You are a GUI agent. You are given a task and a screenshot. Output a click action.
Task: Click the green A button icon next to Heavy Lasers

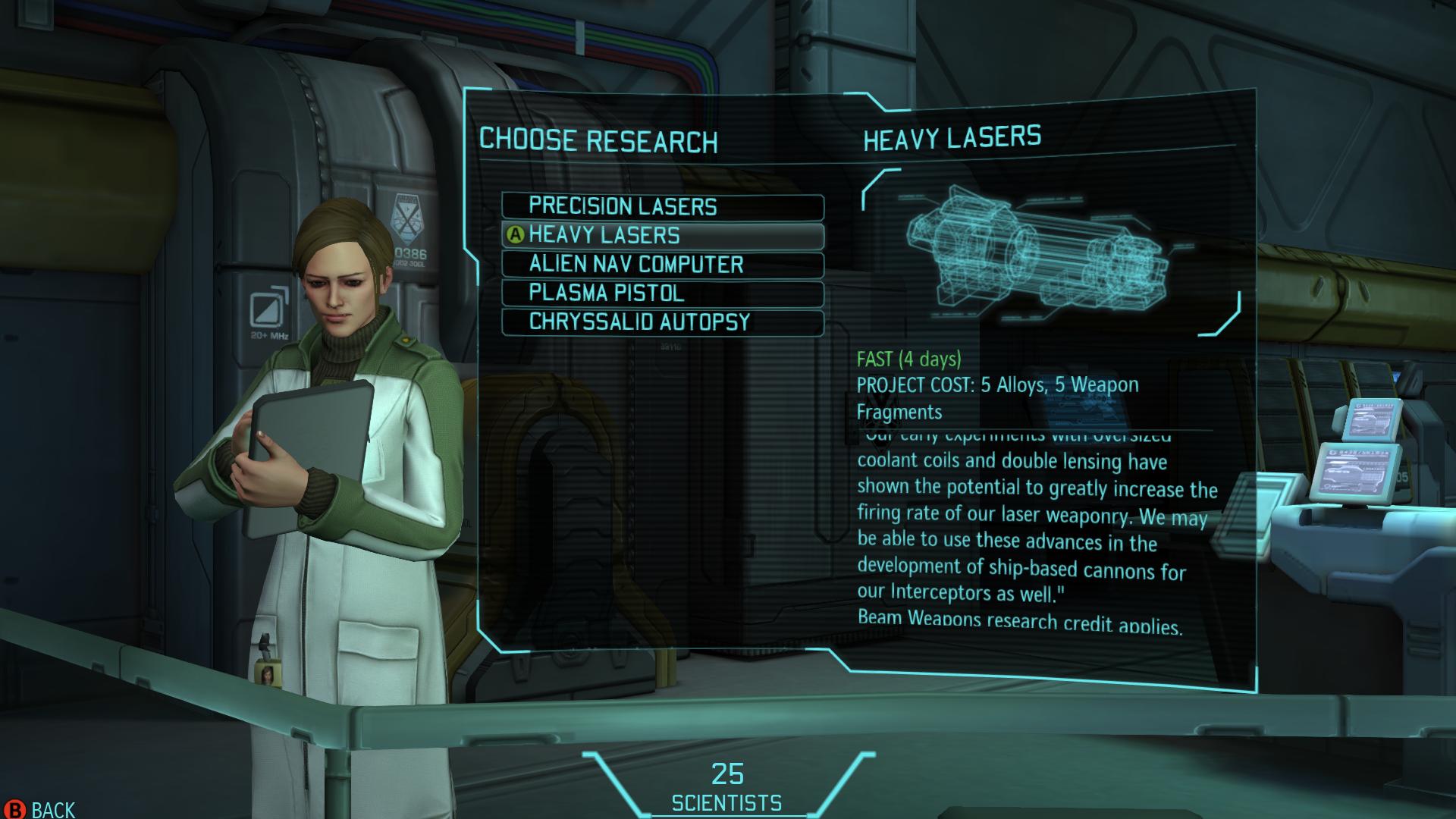pos(515,236)
